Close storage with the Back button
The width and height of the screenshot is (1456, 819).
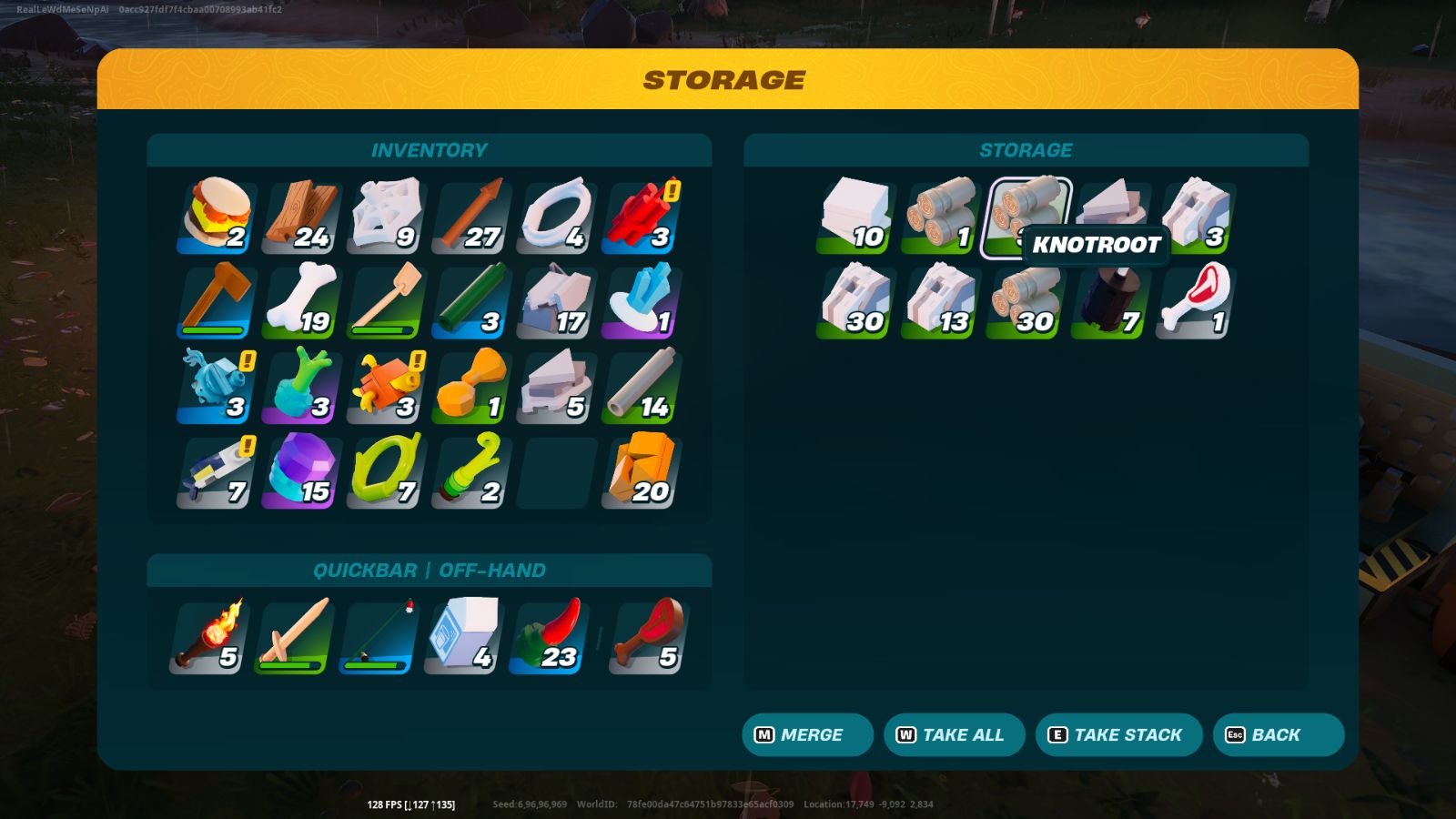1278,734
